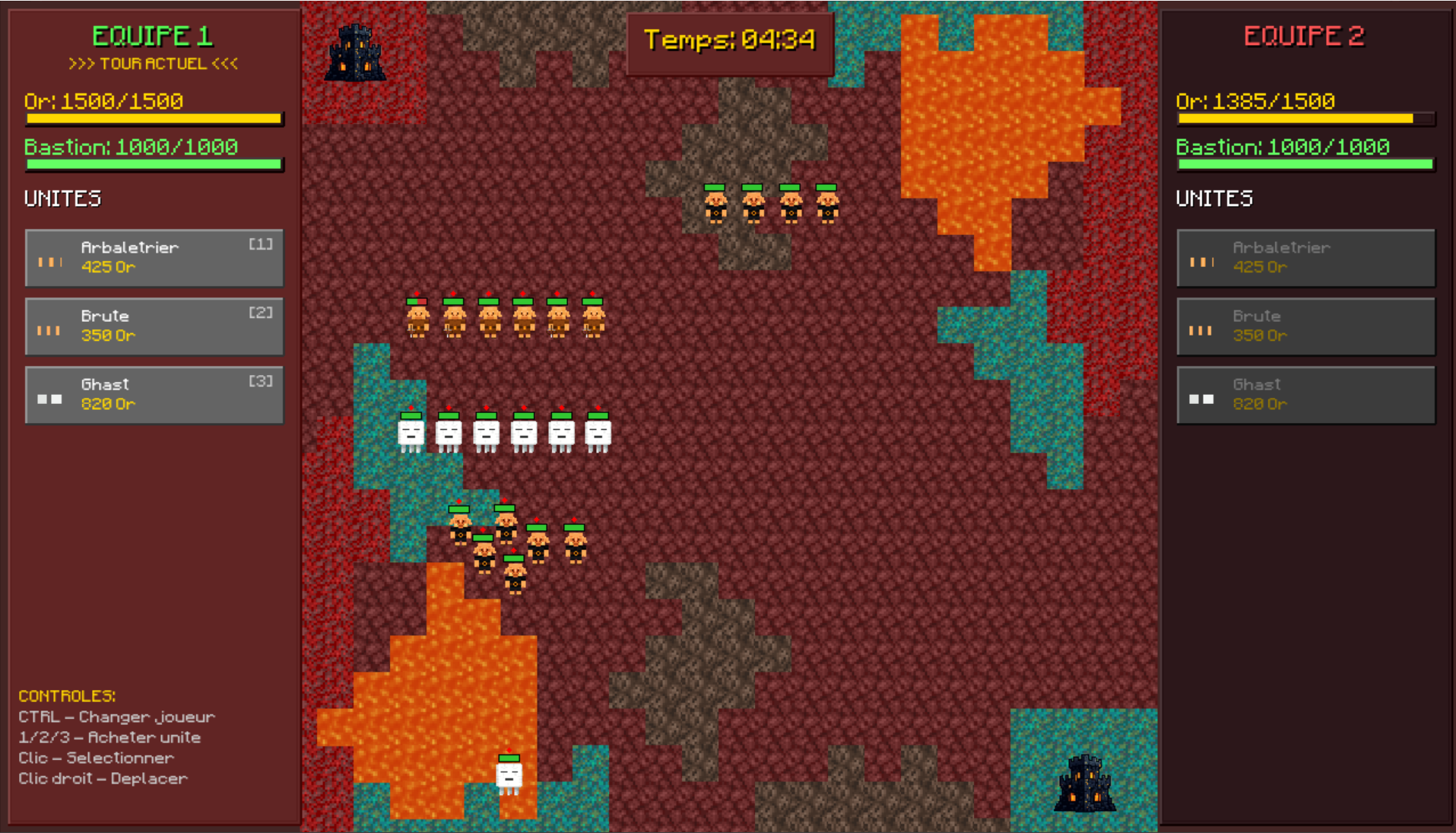Recruit a Ghast for 820 Or
Screen dimensions: 1456x833
[x=152, y=394]
